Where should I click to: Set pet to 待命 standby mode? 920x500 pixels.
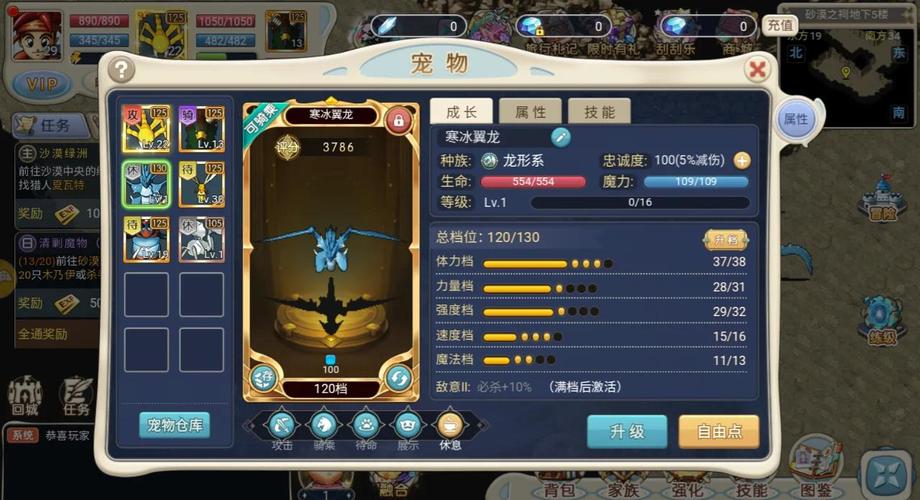pos(365,427)
